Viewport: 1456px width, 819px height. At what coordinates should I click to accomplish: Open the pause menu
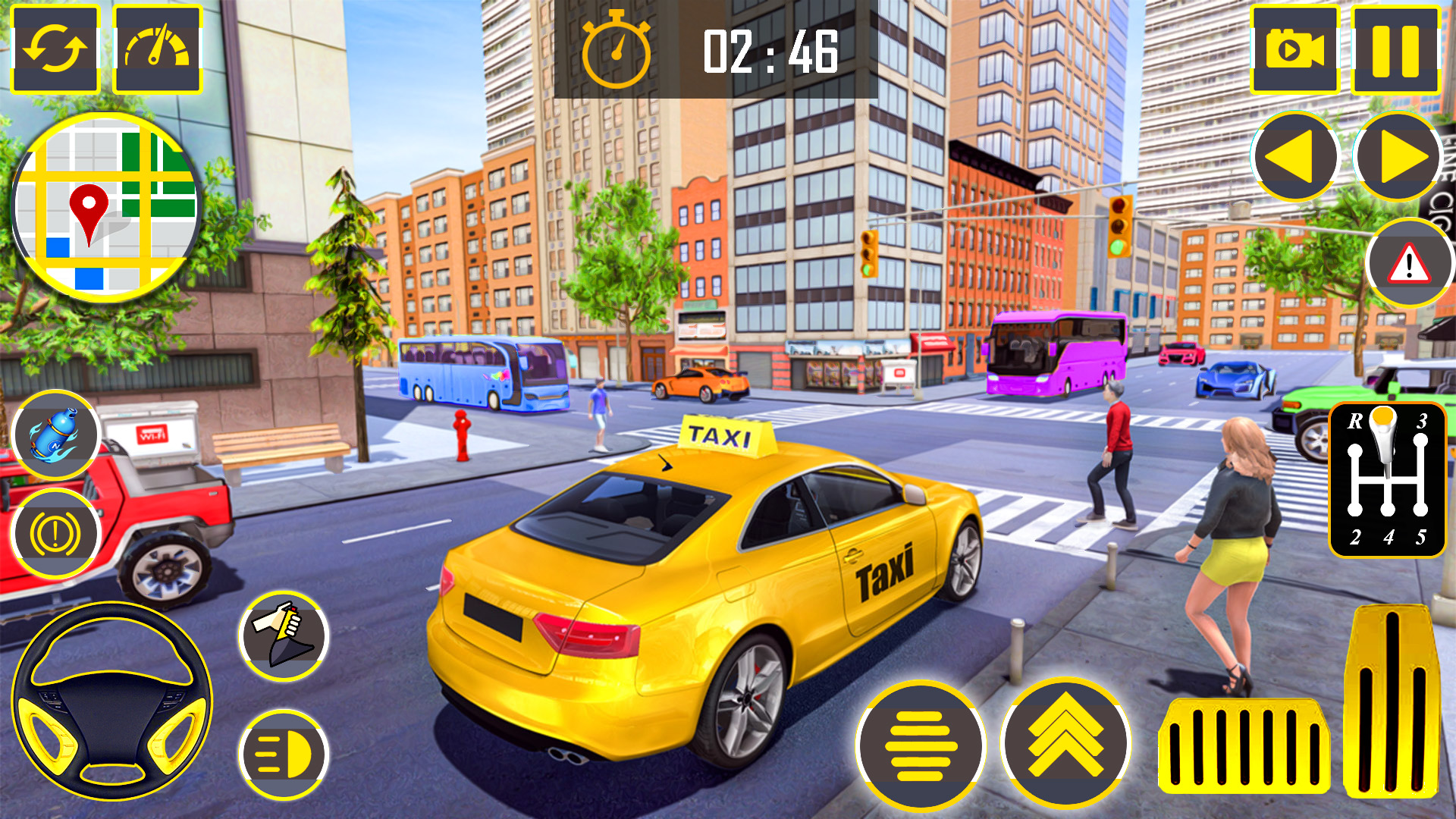coord(1395,47)
